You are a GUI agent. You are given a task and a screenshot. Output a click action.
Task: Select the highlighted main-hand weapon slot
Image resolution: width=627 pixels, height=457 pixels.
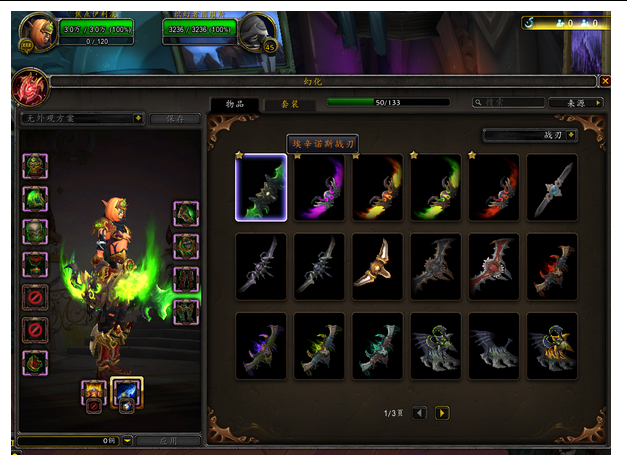[127, 391]
